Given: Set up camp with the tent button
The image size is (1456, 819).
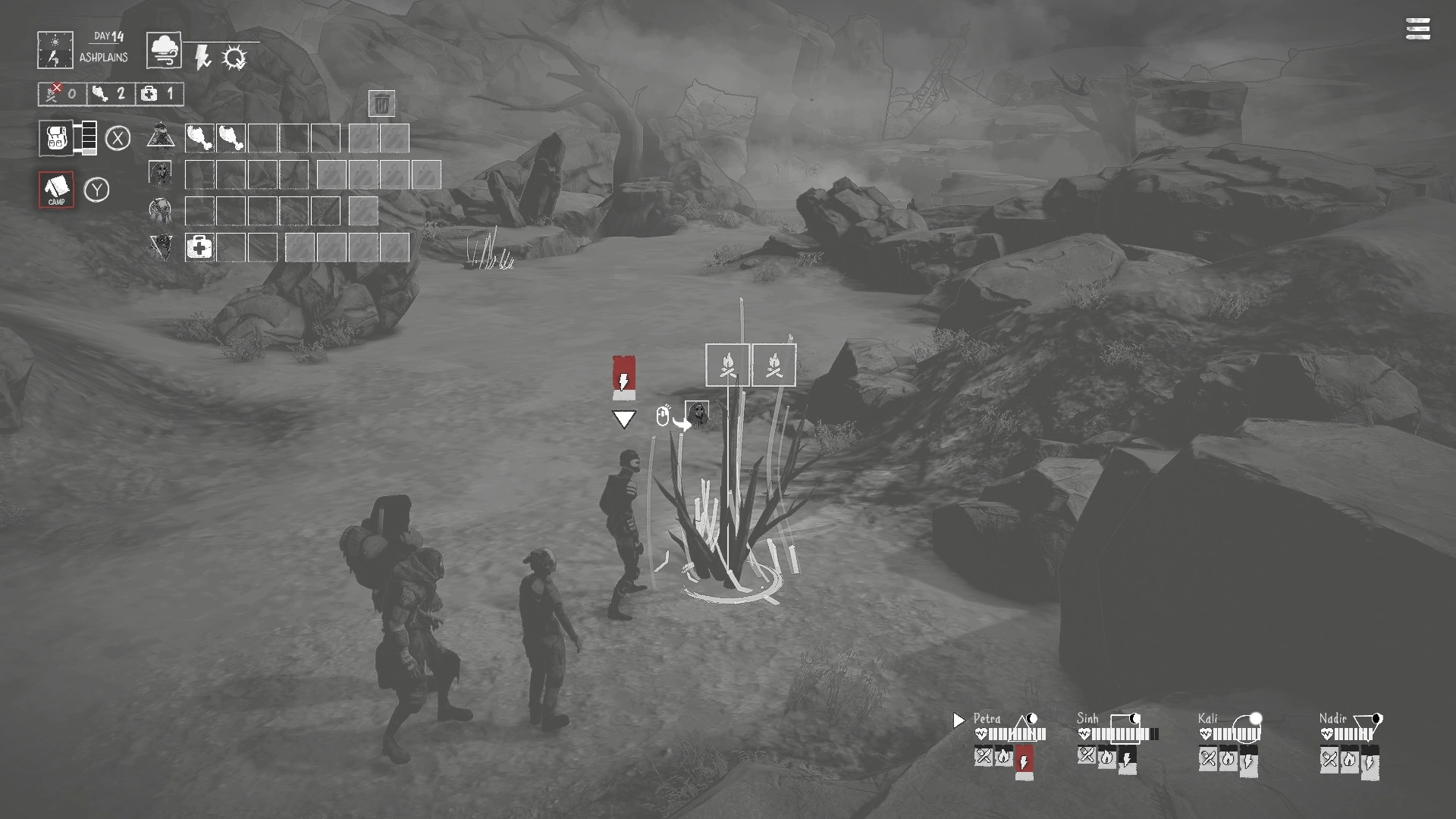Looking at the screenshot, I should (x=56, y=189).
